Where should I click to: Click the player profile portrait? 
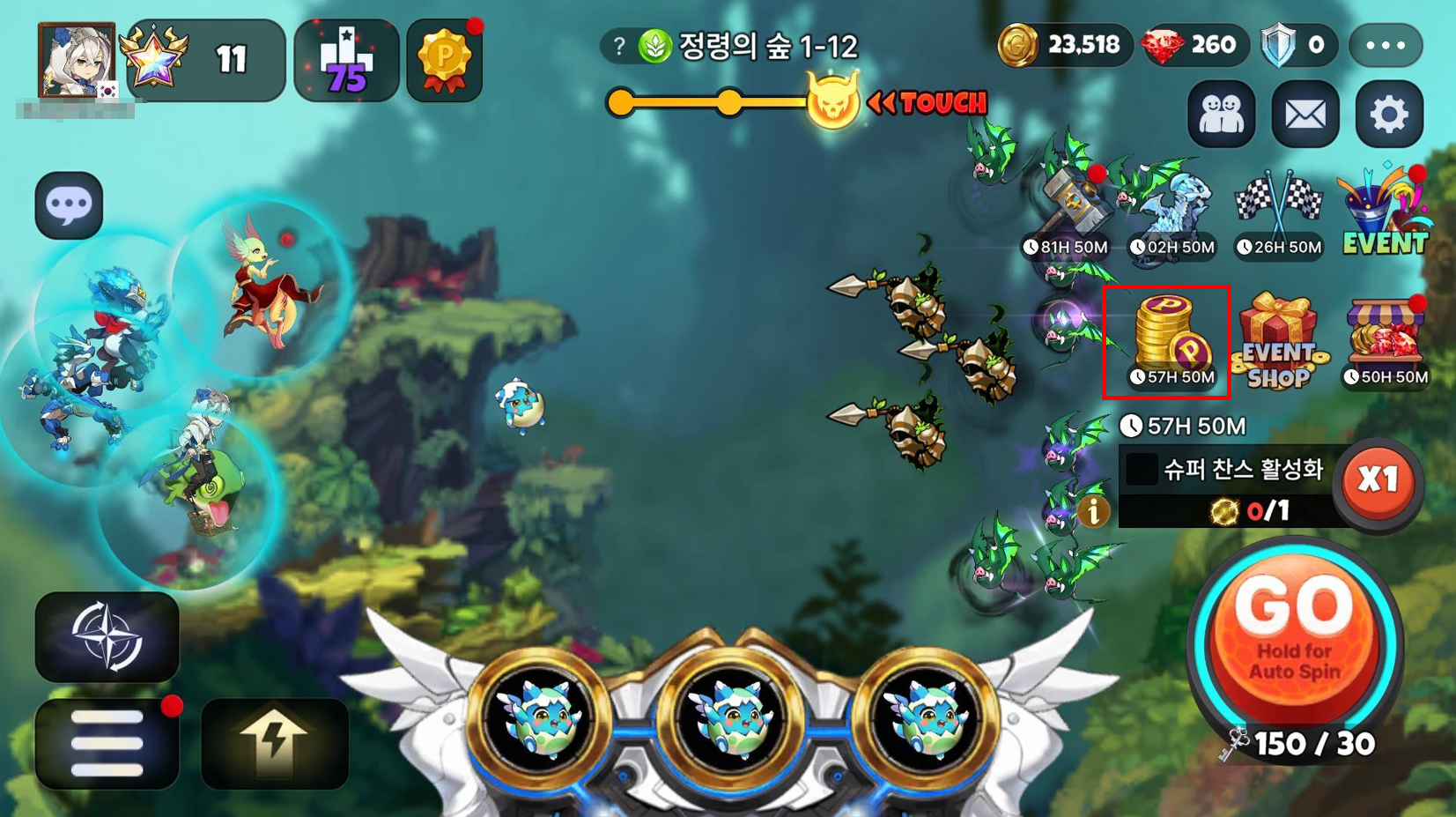77,60
